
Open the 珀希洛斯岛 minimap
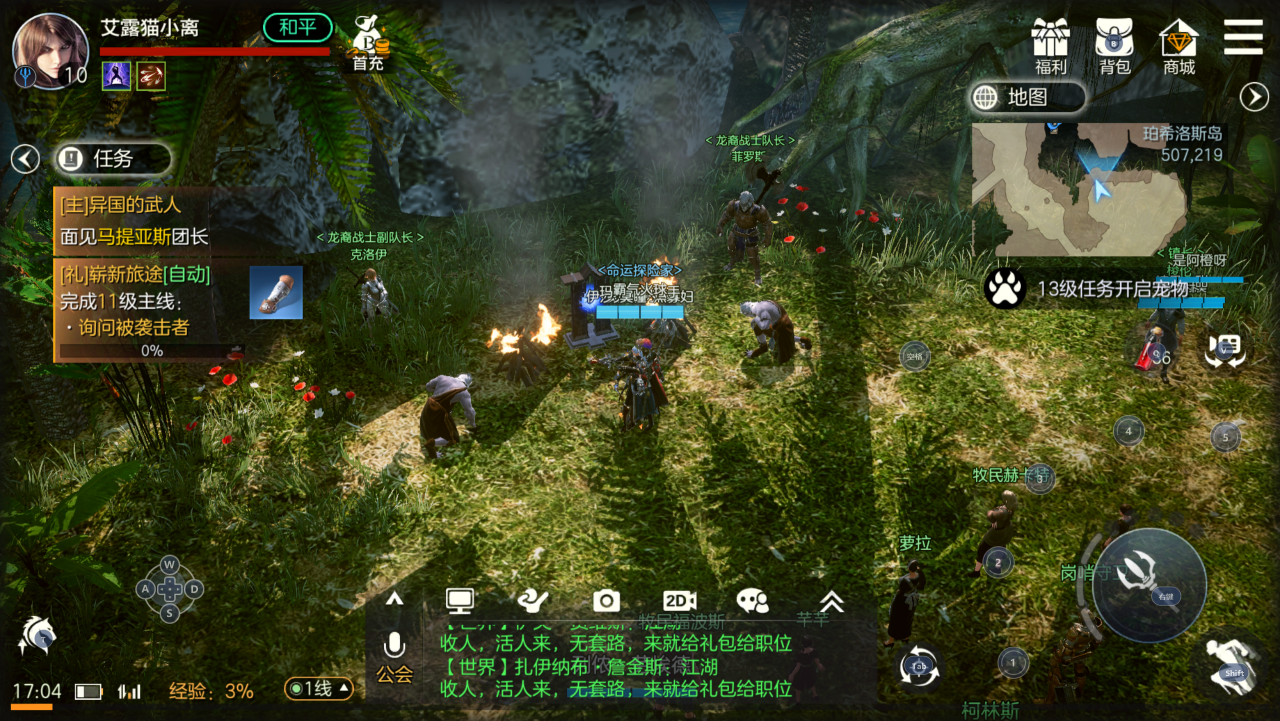(1079, 190)
